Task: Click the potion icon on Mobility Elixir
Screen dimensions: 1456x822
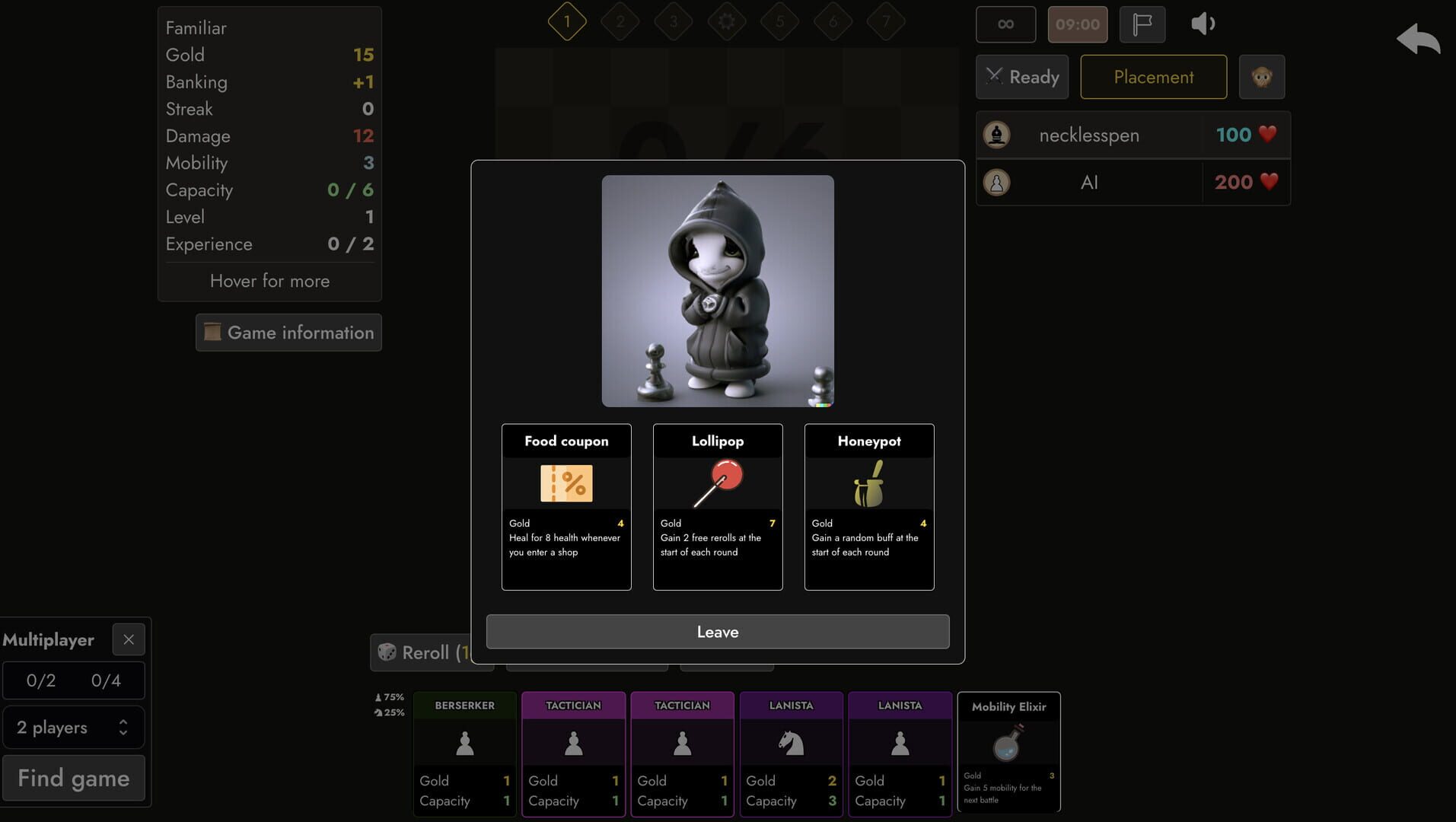Action: coord(1008,747)
